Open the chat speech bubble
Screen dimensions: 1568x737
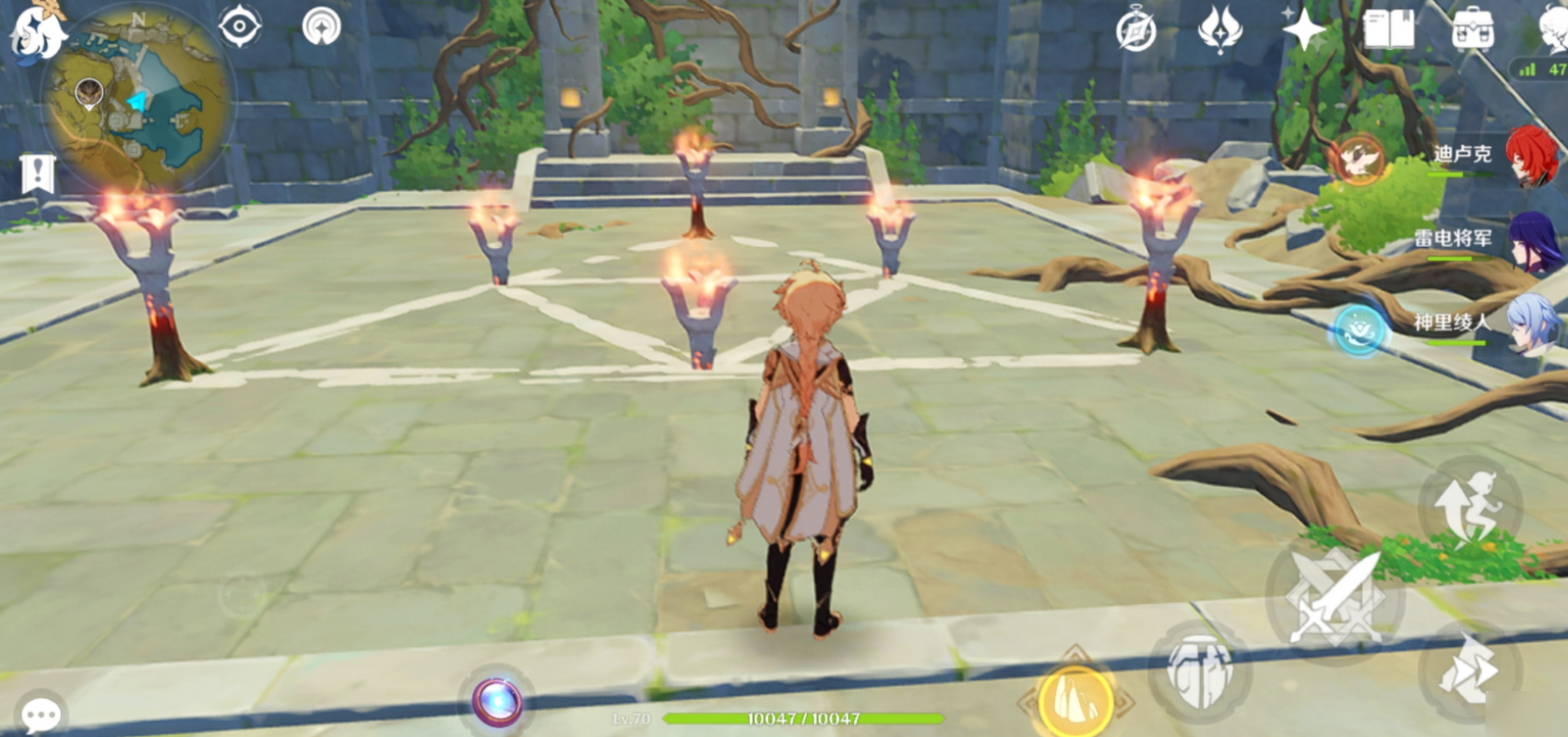point(41,714)
